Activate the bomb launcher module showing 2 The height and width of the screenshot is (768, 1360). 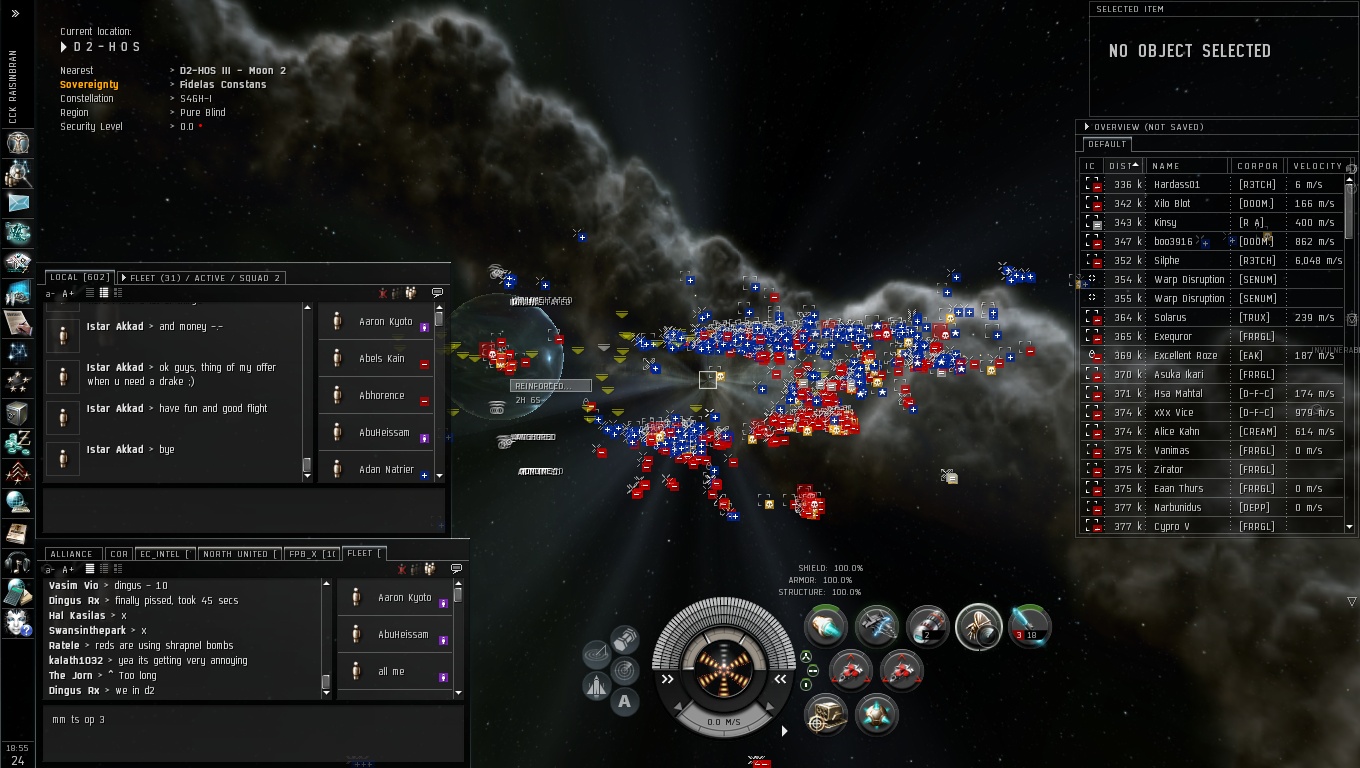tap(927, 627)
